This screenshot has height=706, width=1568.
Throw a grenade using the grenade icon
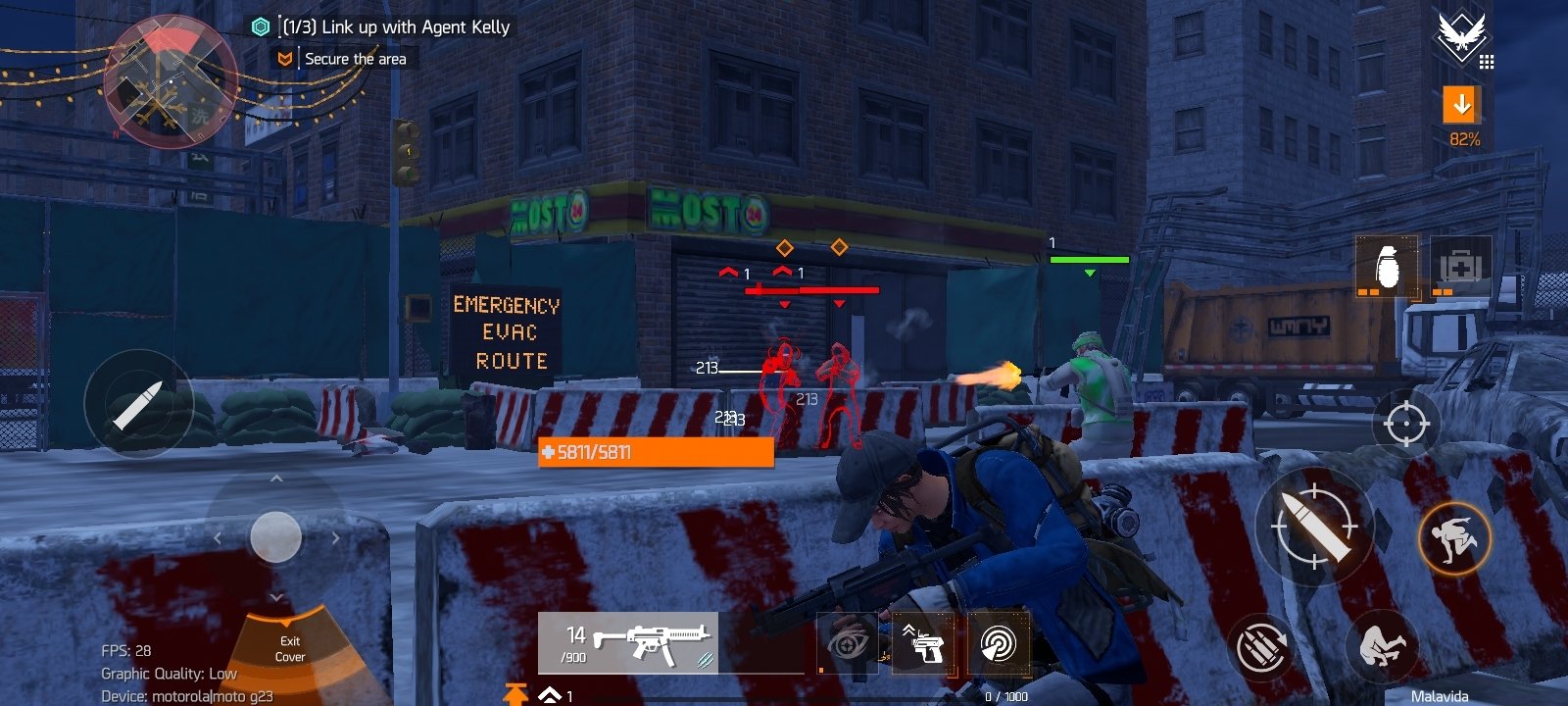click(1386, 266)
